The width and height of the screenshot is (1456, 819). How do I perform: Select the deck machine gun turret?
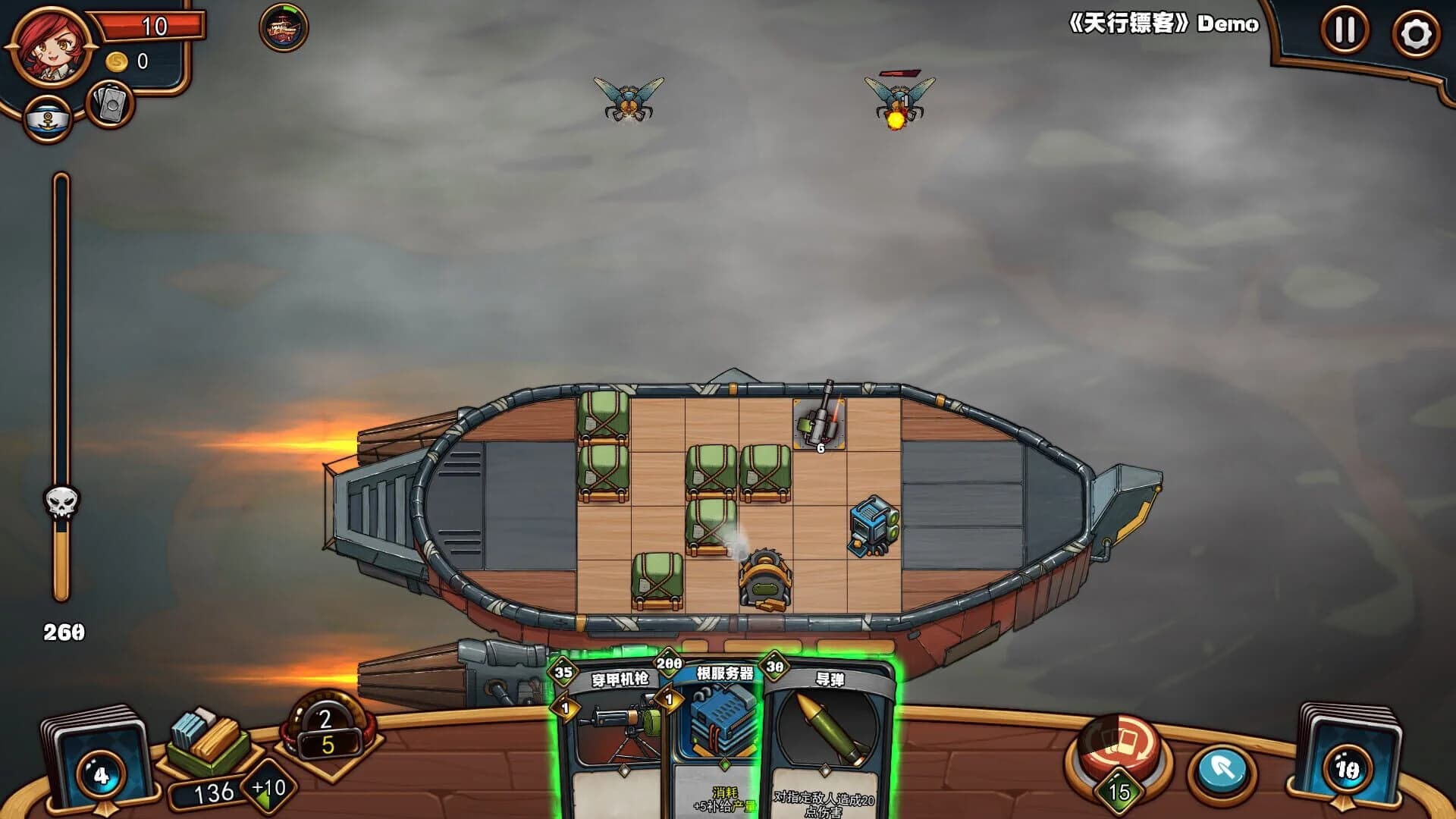[819, 425]
